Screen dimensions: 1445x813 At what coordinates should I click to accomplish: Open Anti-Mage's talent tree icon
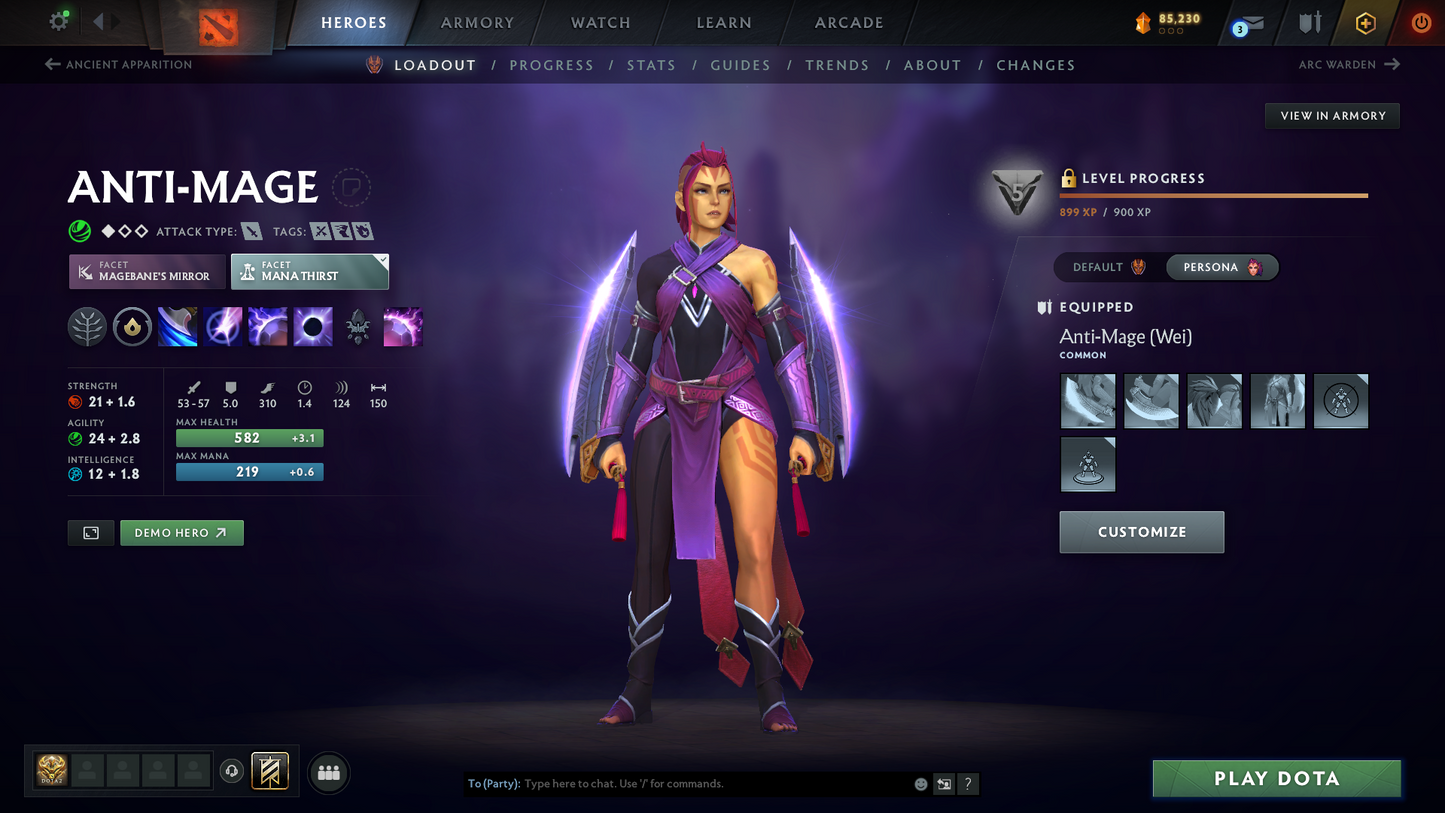coord(87,326)
